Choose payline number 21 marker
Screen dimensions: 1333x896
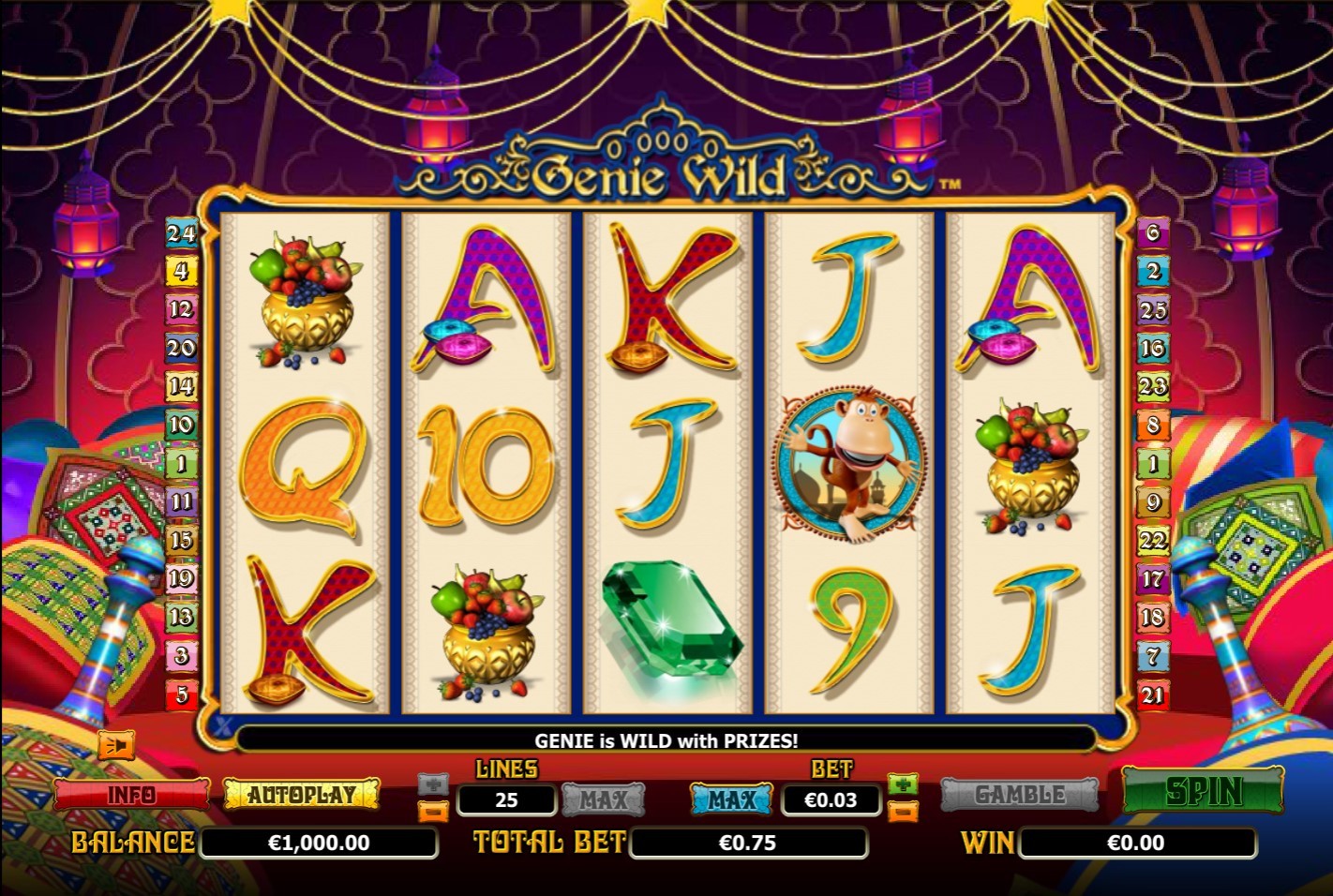point(1153,694)
